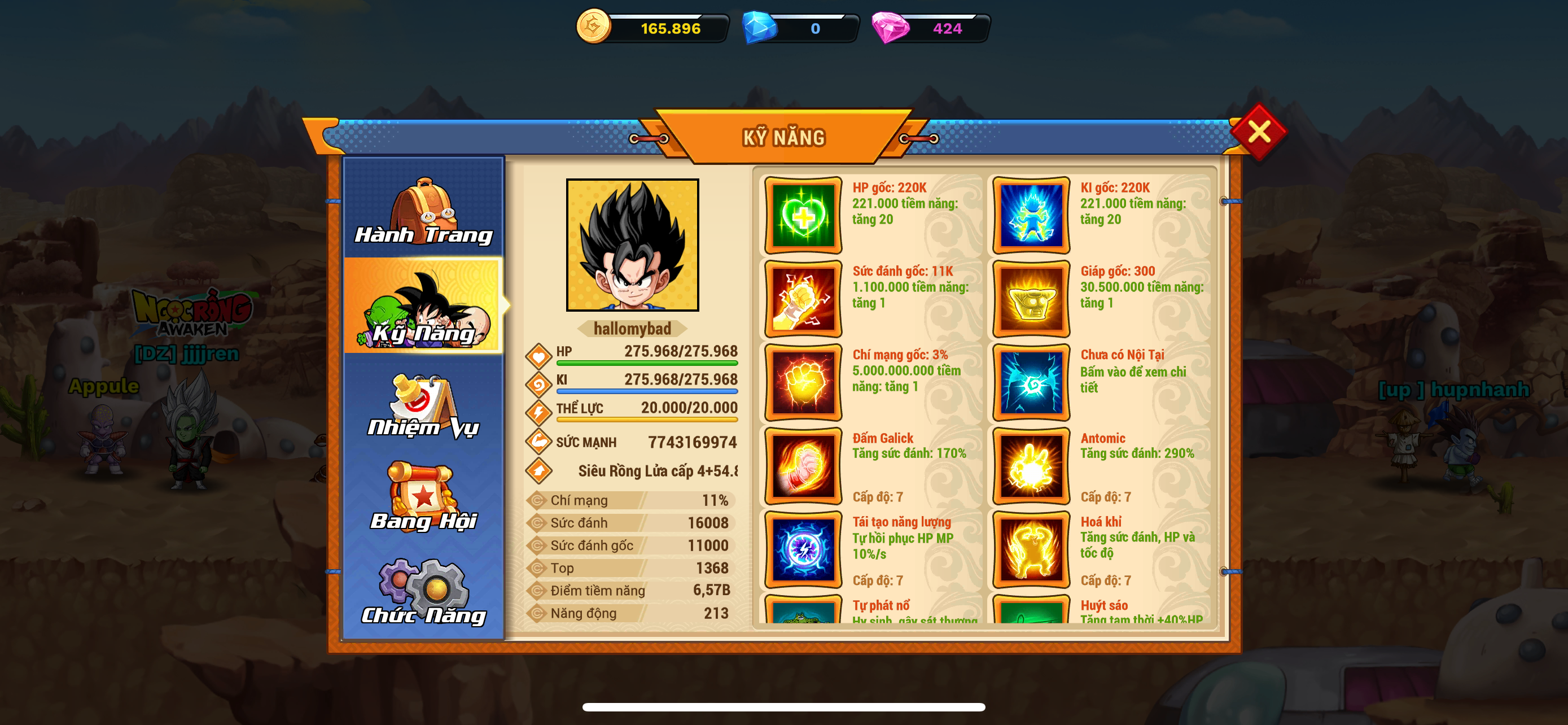
Task: Choose the Antomic skill icon
Action: click(x=1031, y=466)
